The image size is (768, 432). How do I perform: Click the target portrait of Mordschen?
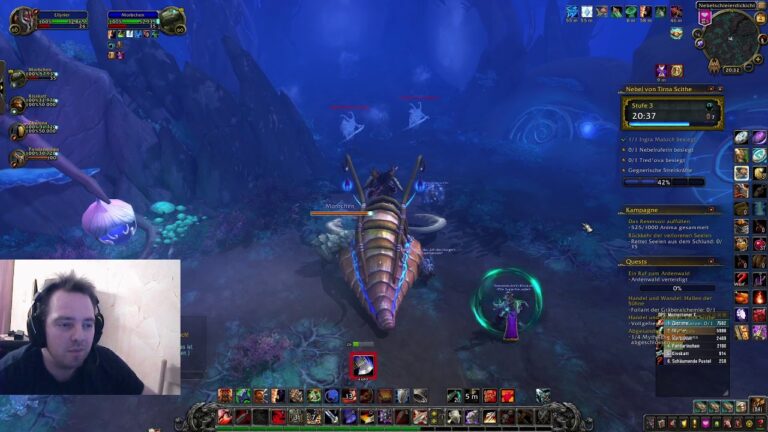pyautogui.click(x=172, y=19)
